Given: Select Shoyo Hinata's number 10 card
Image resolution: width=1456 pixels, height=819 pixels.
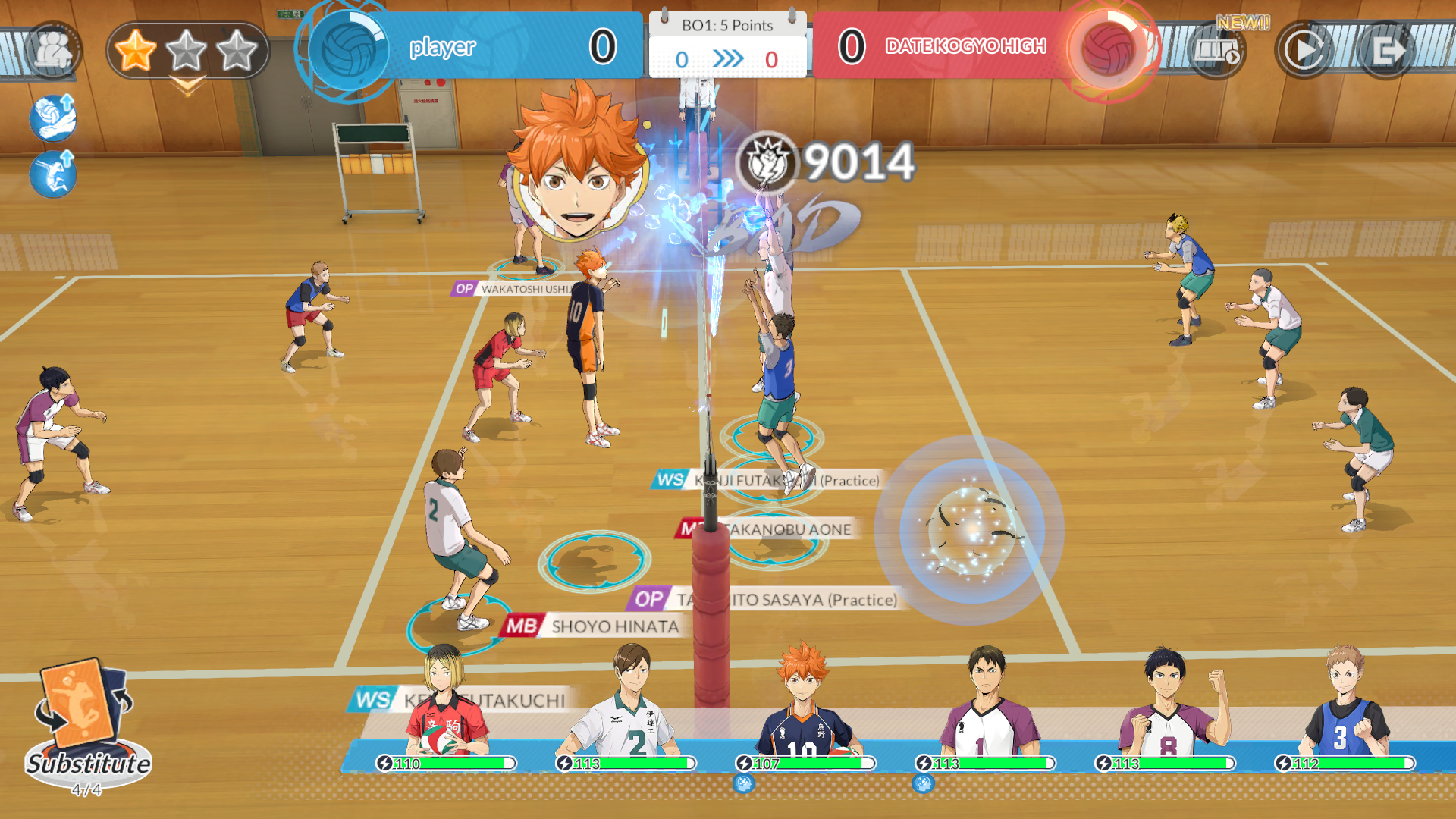Looking at the screenshot, I should coord(805,705).
